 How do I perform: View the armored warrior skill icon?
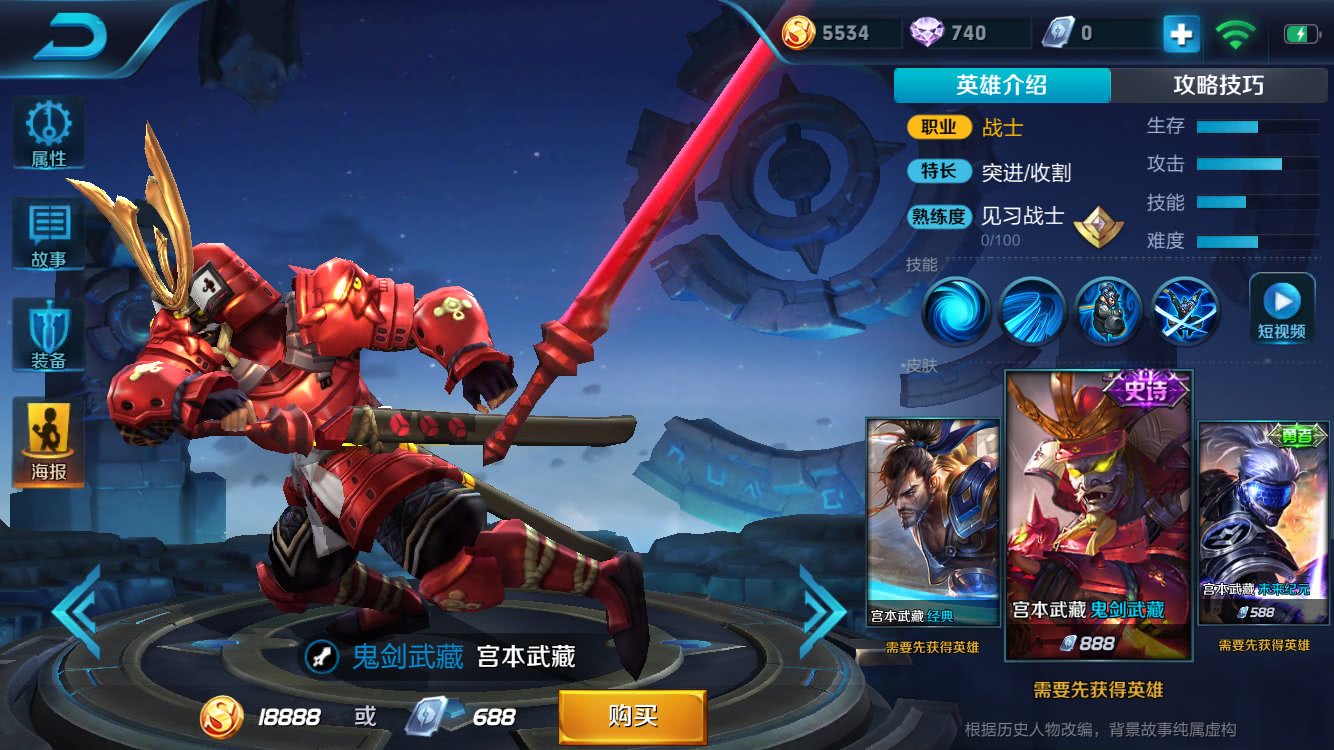coord(1108,311)
